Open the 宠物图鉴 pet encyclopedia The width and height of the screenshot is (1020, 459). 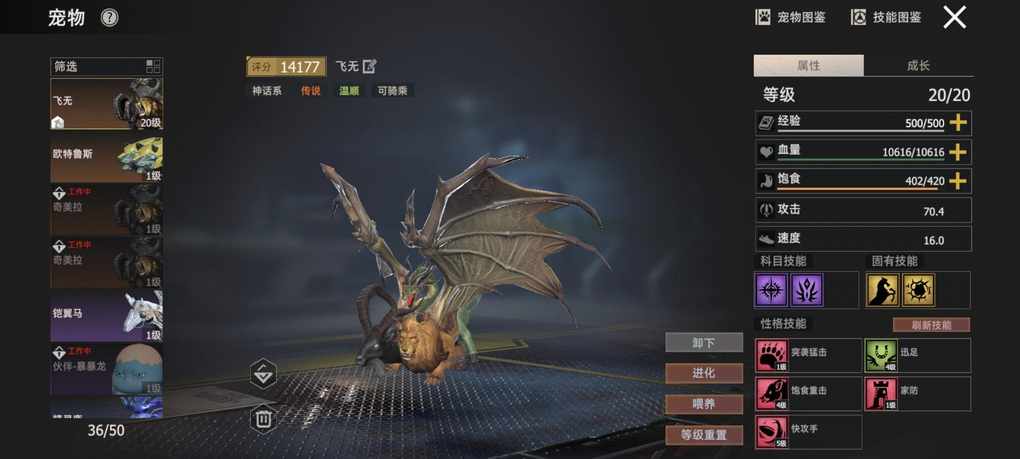790,17
